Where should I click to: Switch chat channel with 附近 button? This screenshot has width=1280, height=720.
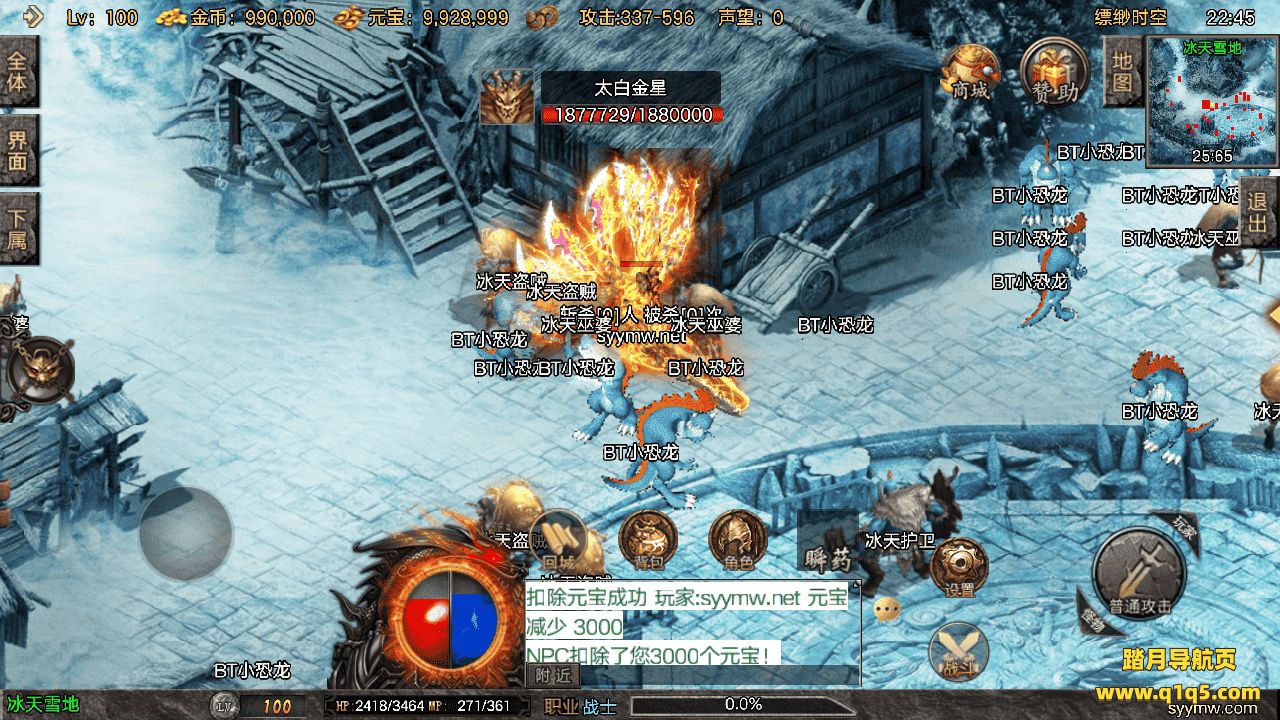pos(552,676)
